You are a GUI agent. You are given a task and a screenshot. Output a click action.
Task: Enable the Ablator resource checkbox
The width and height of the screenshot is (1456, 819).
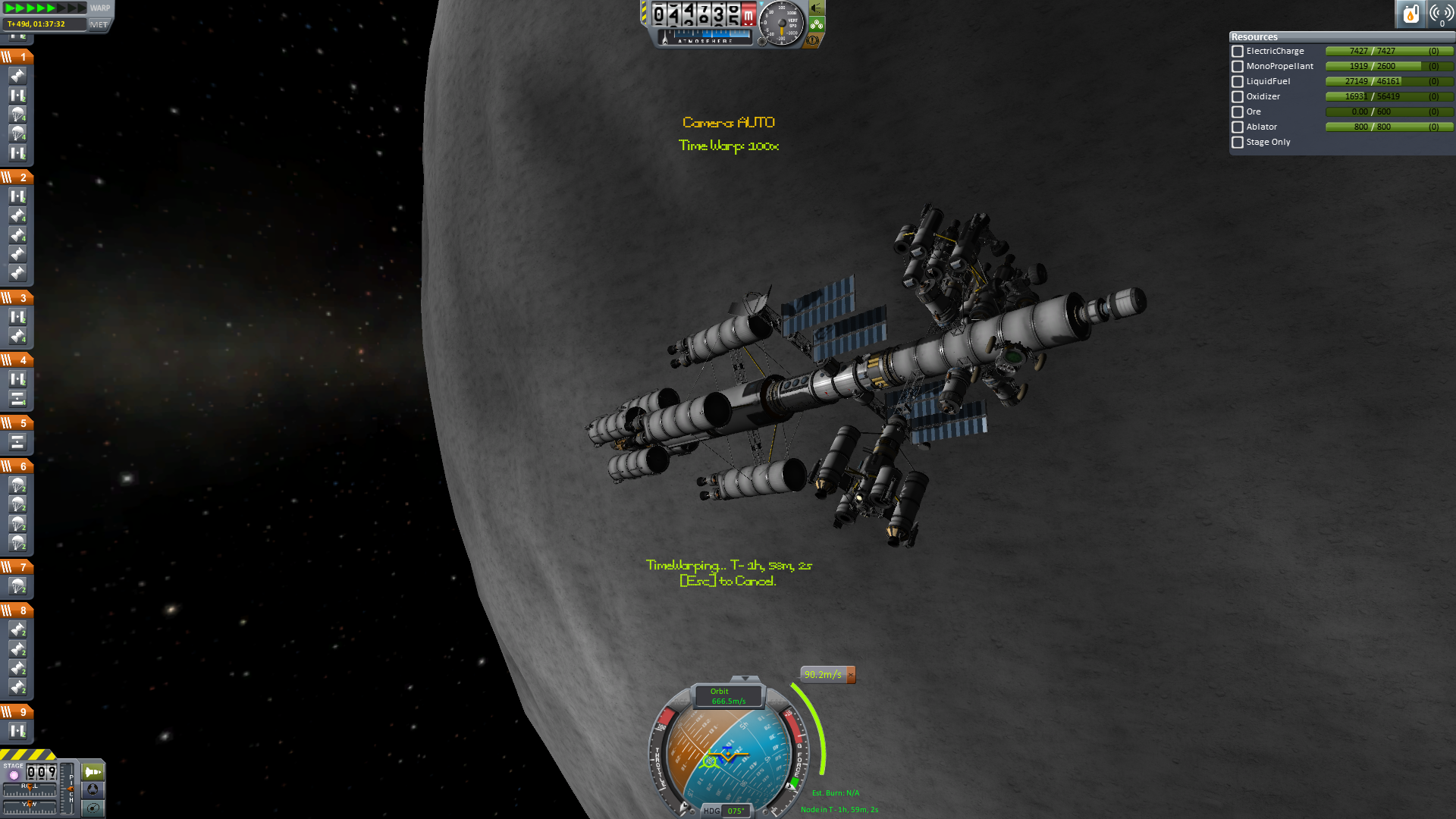point(1238,127)
